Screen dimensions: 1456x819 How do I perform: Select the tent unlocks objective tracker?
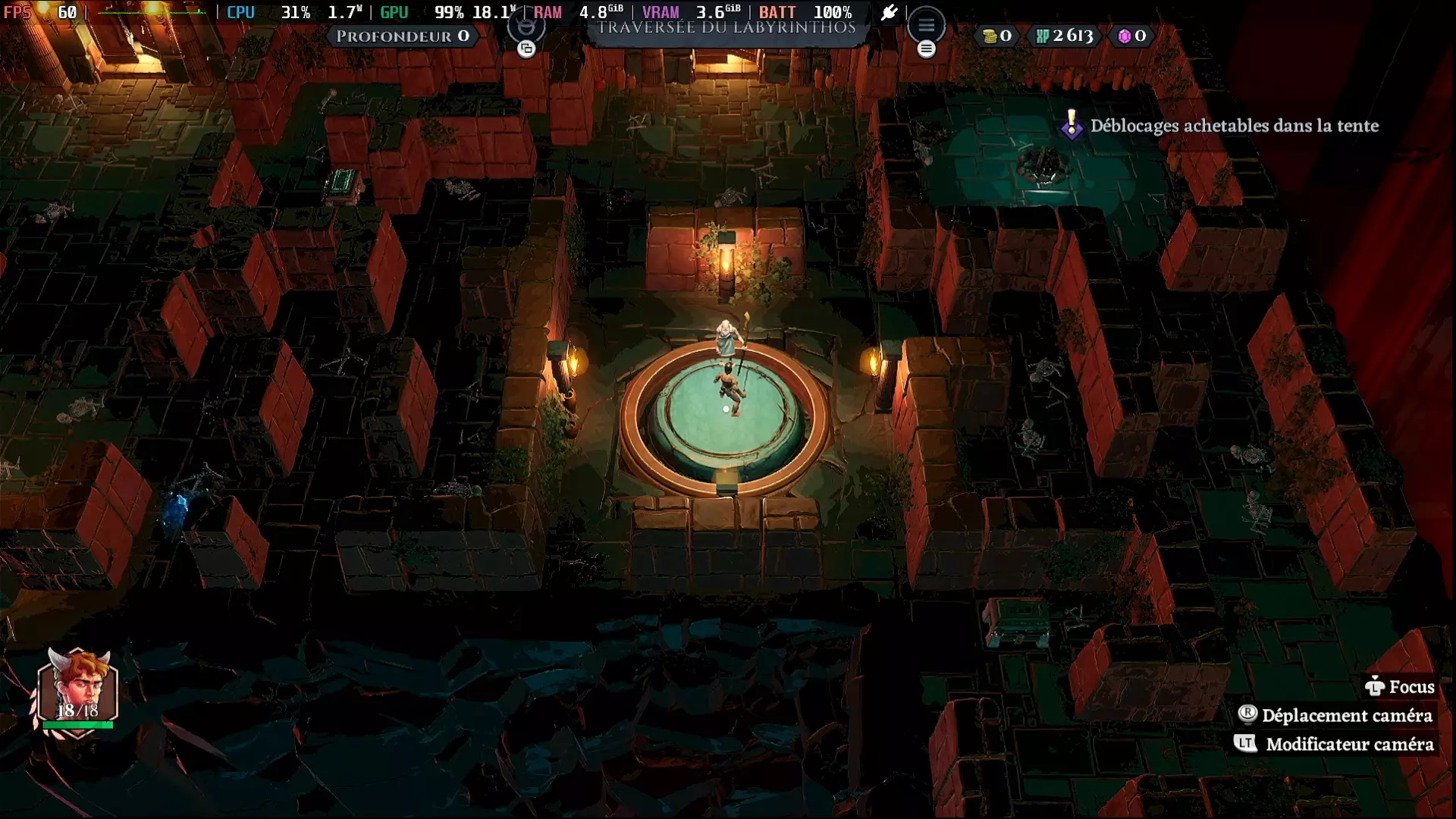[1221, 126]
